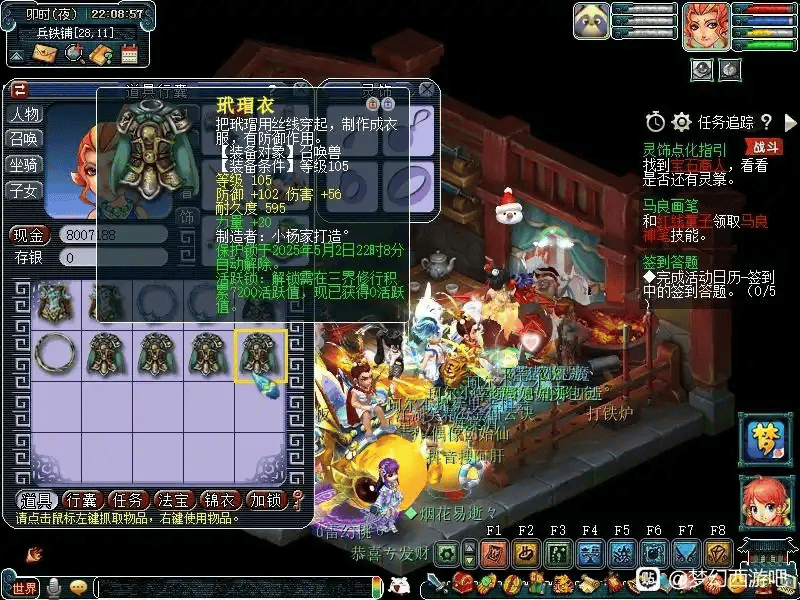The image size is (800, 600).
Task: Activate the F1 skill shortcut
Action: coord(492,553)
